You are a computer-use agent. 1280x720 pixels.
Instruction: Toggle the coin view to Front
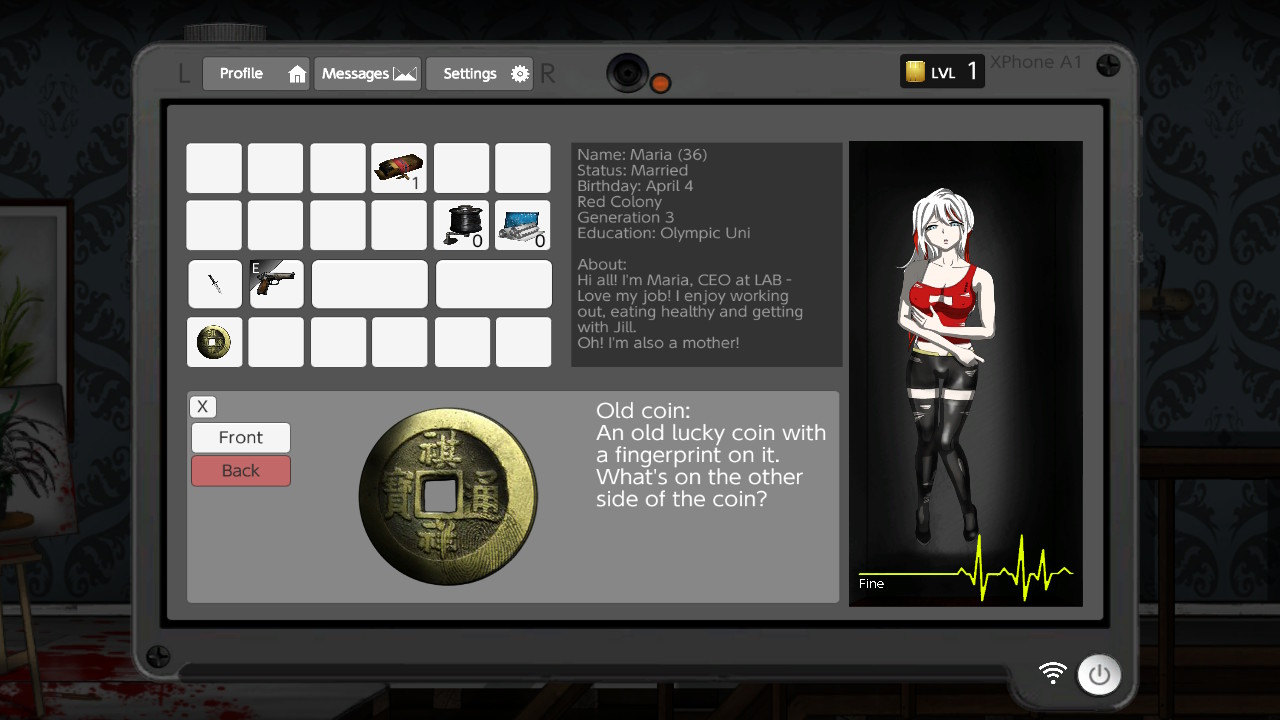tap(240, 437)
